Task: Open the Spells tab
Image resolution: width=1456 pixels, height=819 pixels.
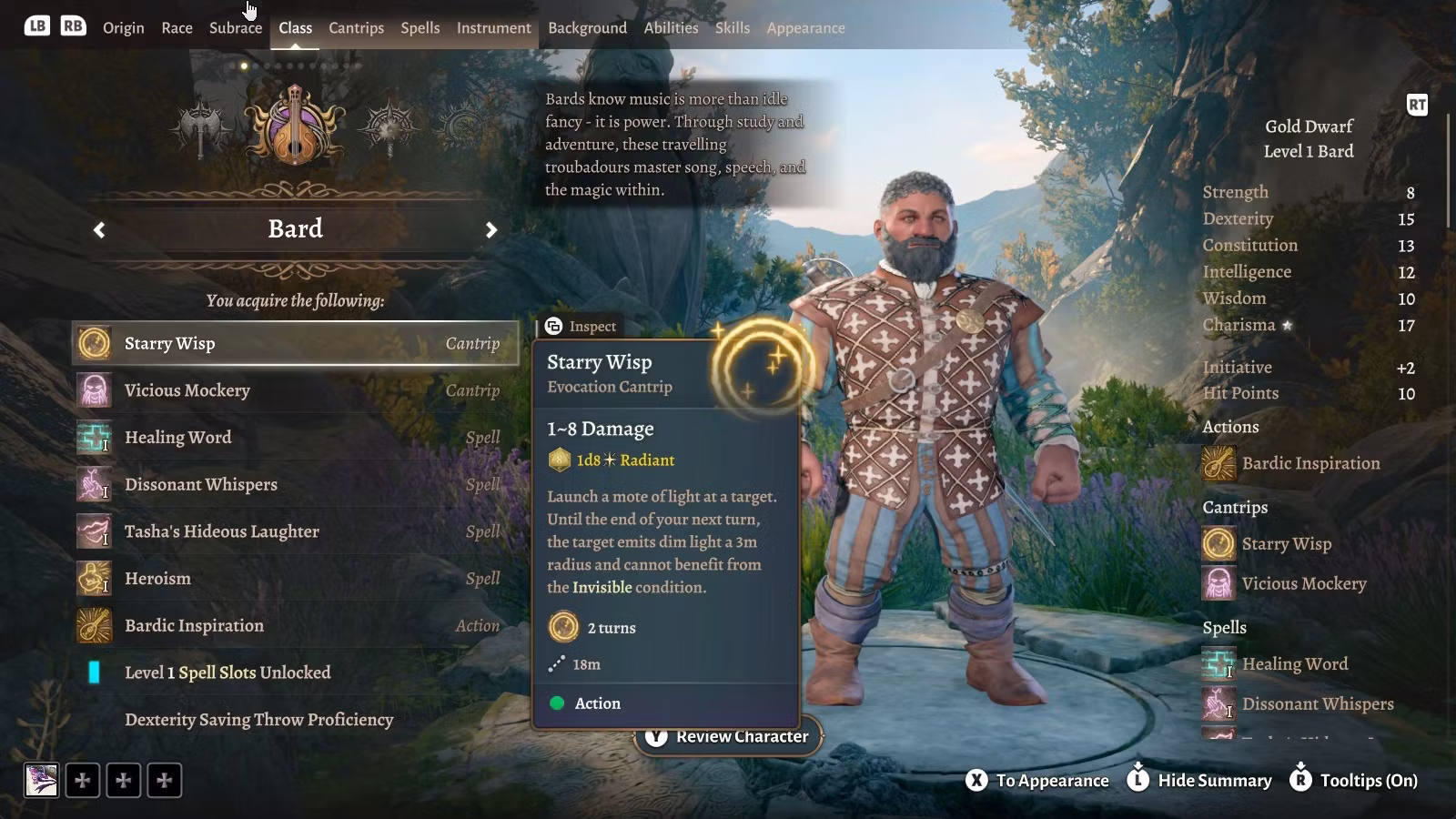Action: (420, 27)
